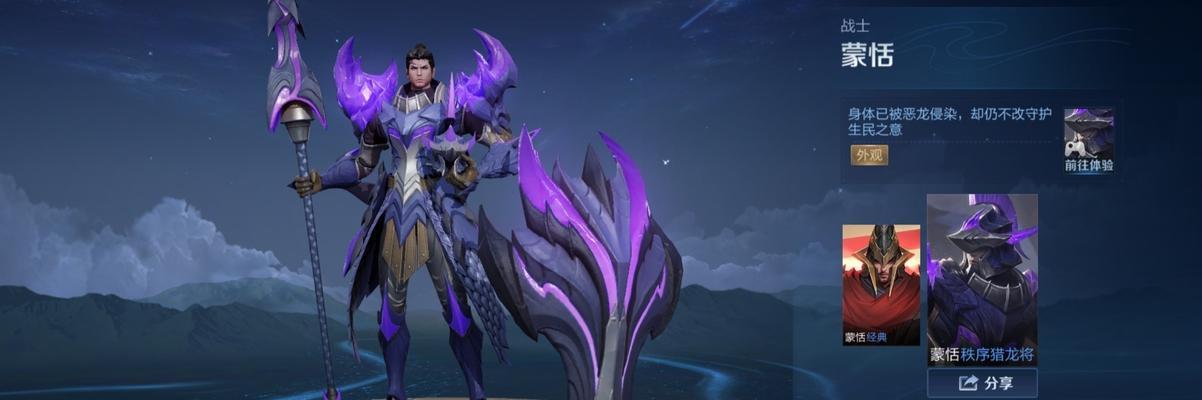Open the 外观 appearance tag
The width and height of the screenshot is (1202, 400).
point(869,155)
